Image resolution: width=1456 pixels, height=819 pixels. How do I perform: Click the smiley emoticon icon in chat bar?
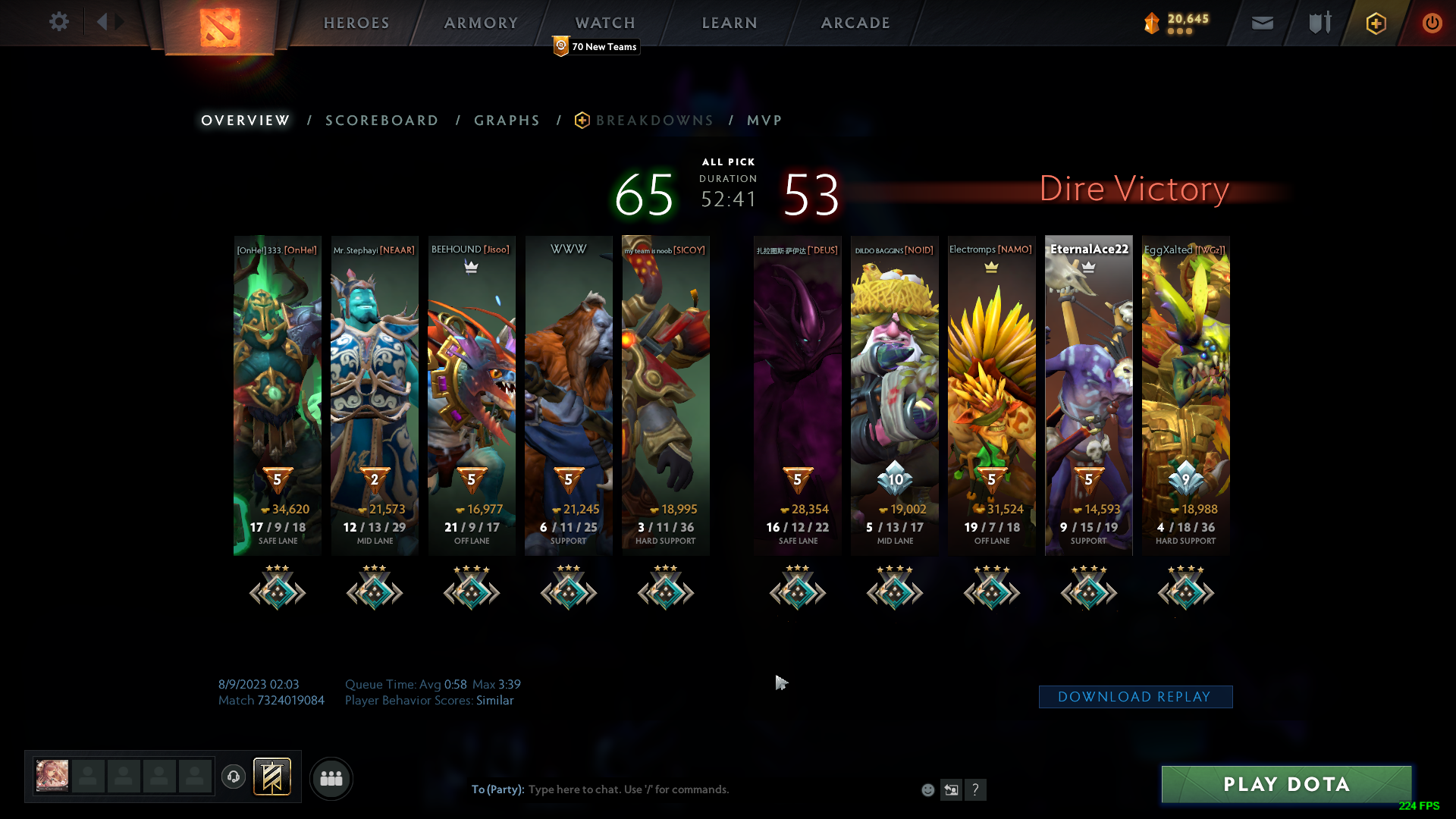tap(927, 789)
